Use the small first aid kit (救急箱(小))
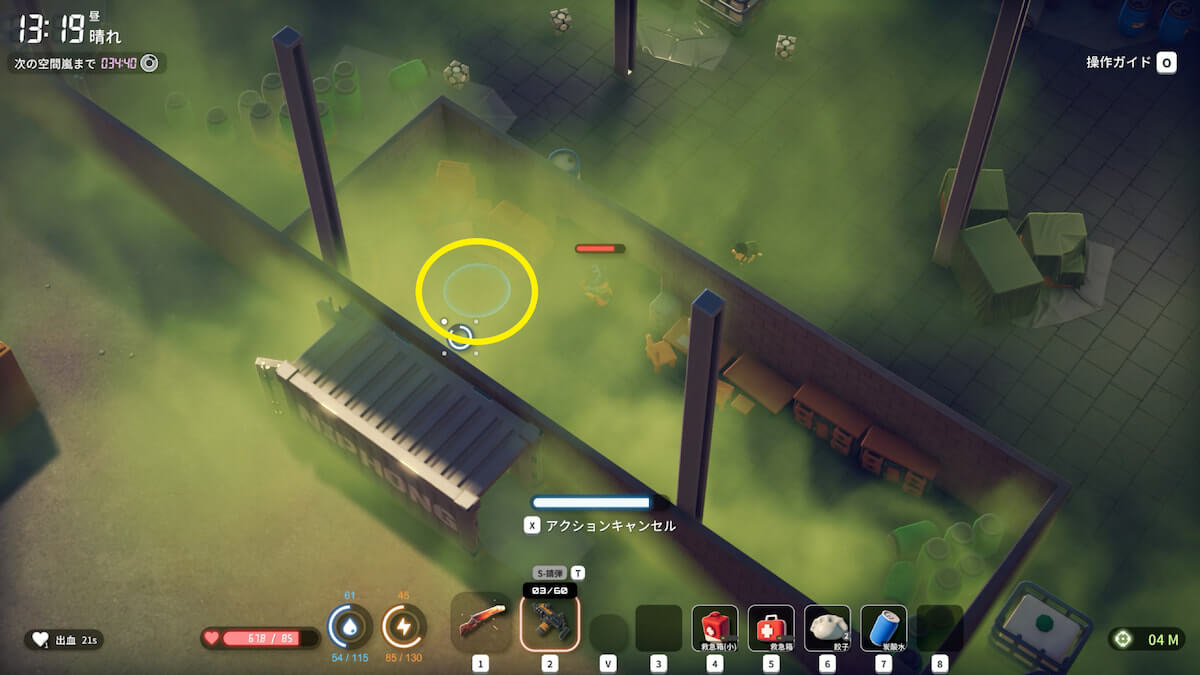The height and width of the screenshot is (675, 1200). click(715, 627)
